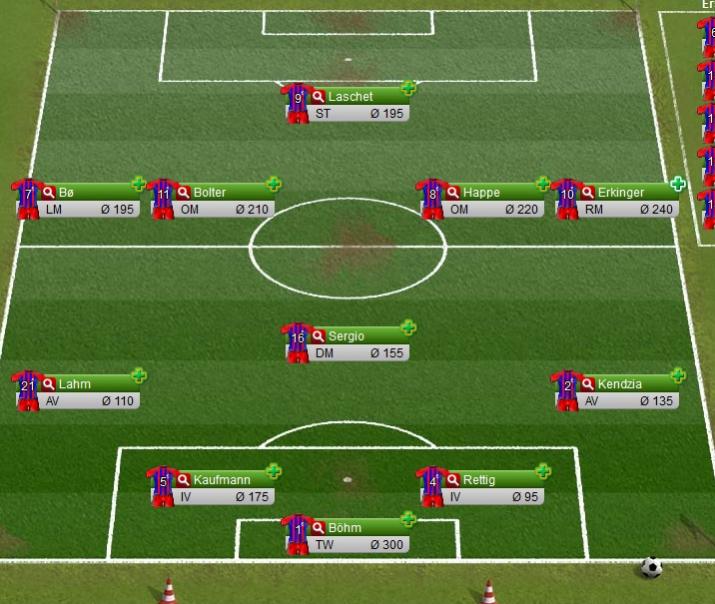Image resolution: width=715 pixels, height=604 pixels.
Task: Click the green plus on Kendzia
Action: (678, 376)
